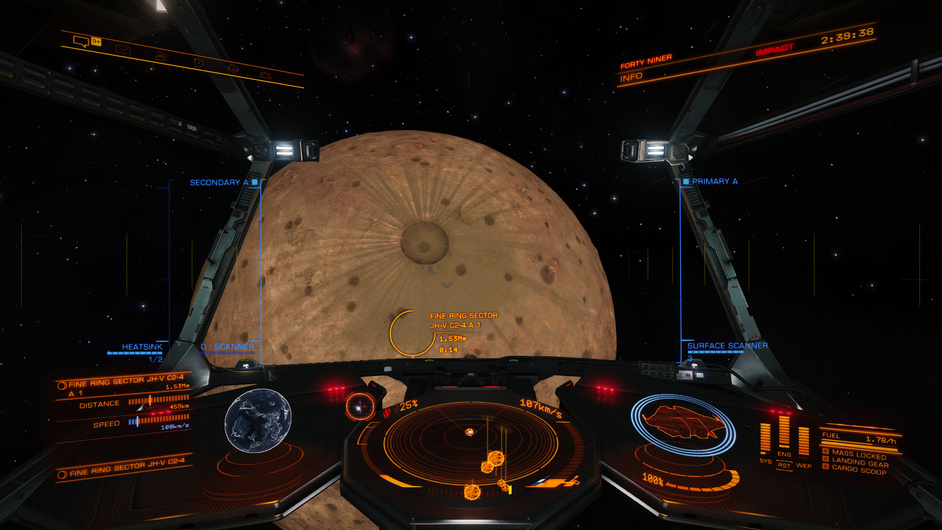Activate the HEATSINK module

pos(142,347)
